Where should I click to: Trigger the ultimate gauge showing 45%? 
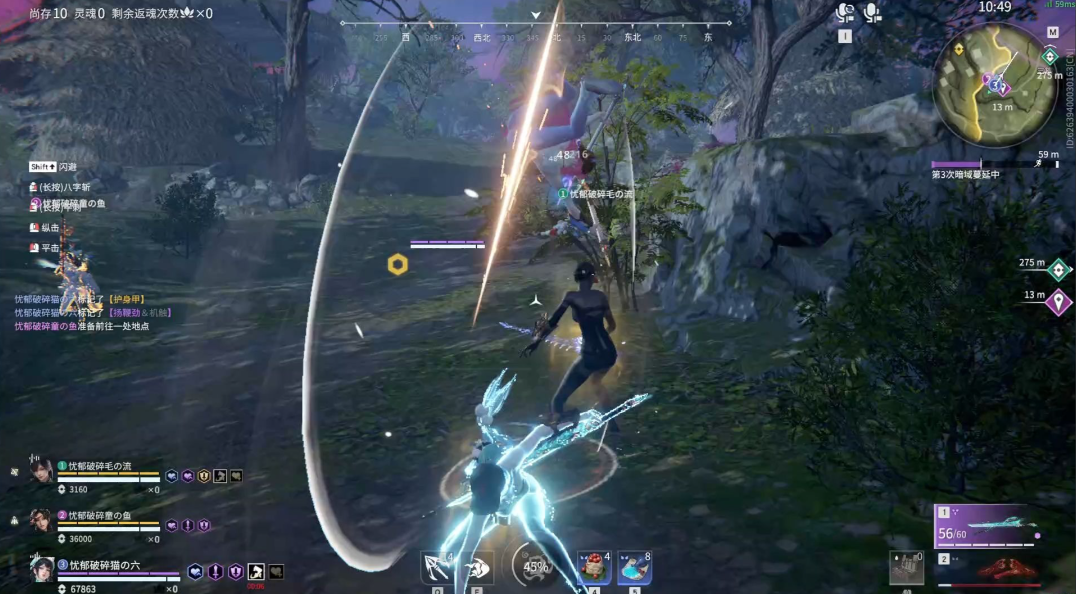pyautogui.click(x=535, y=566)
